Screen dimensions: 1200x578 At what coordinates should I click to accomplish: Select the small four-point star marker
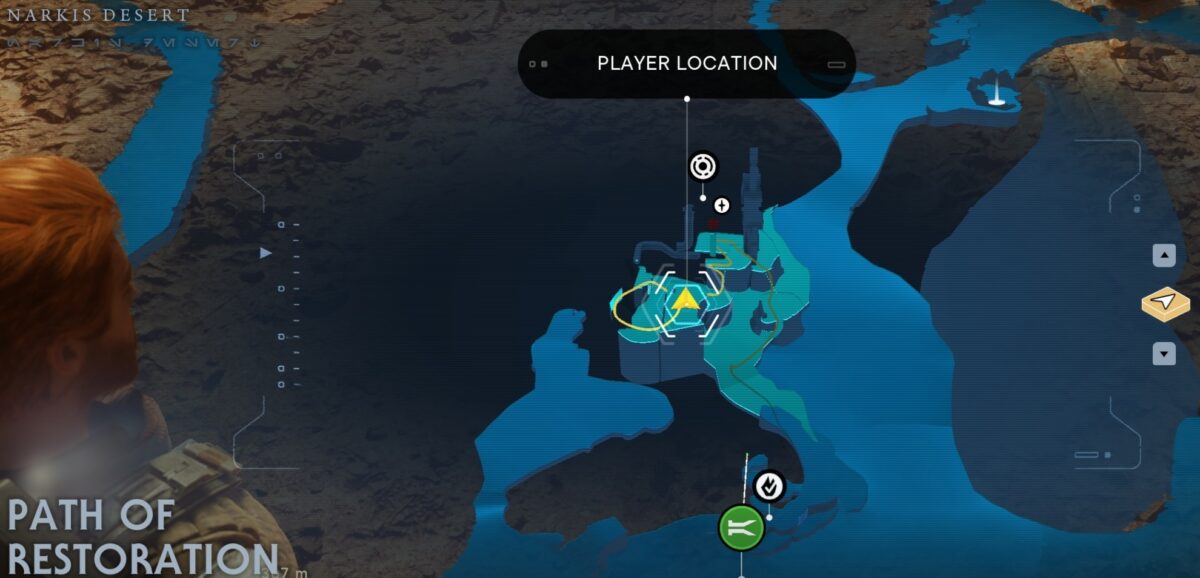point(722,206)
